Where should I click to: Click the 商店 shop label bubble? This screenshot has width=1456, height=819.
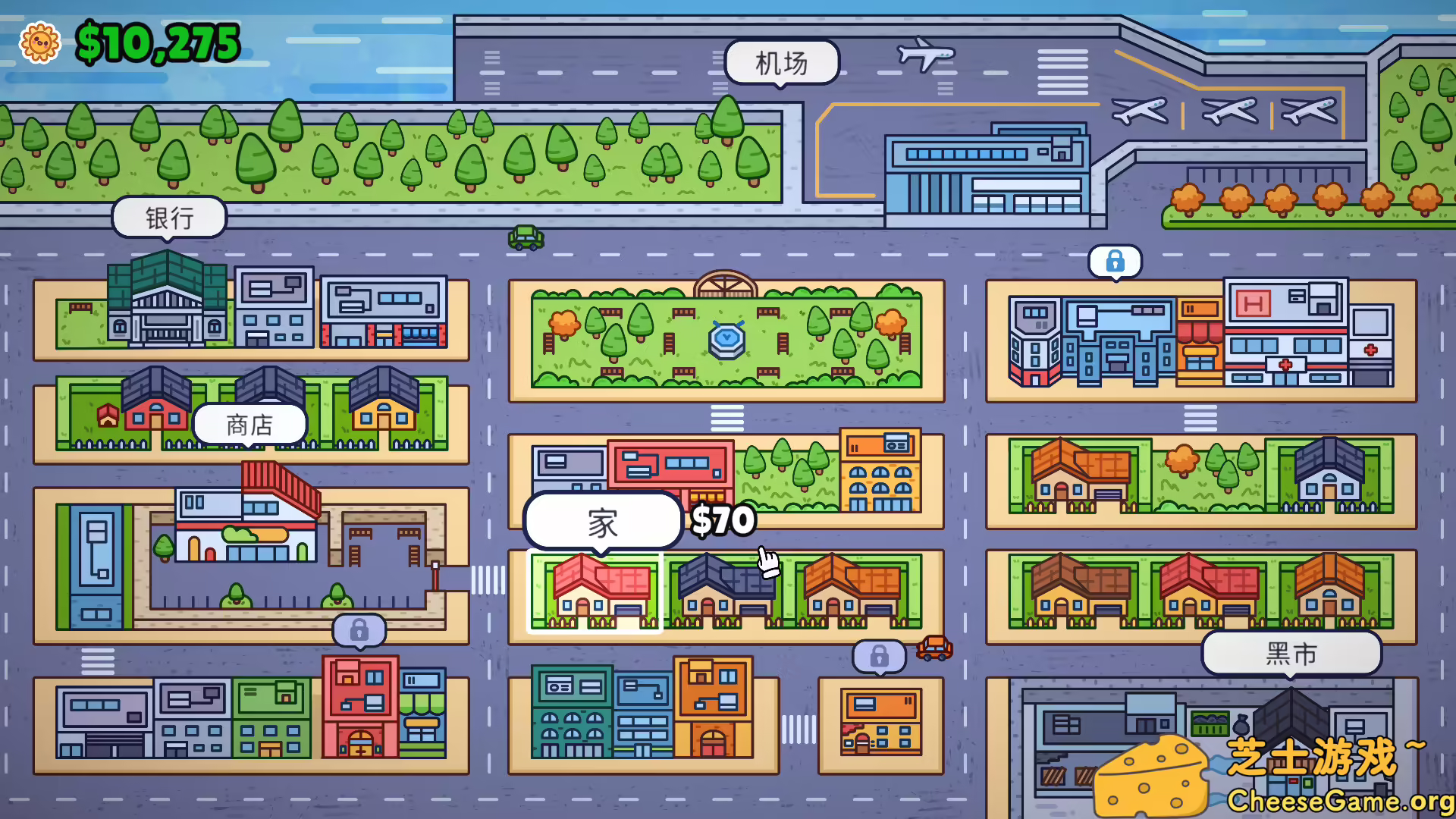249,424
